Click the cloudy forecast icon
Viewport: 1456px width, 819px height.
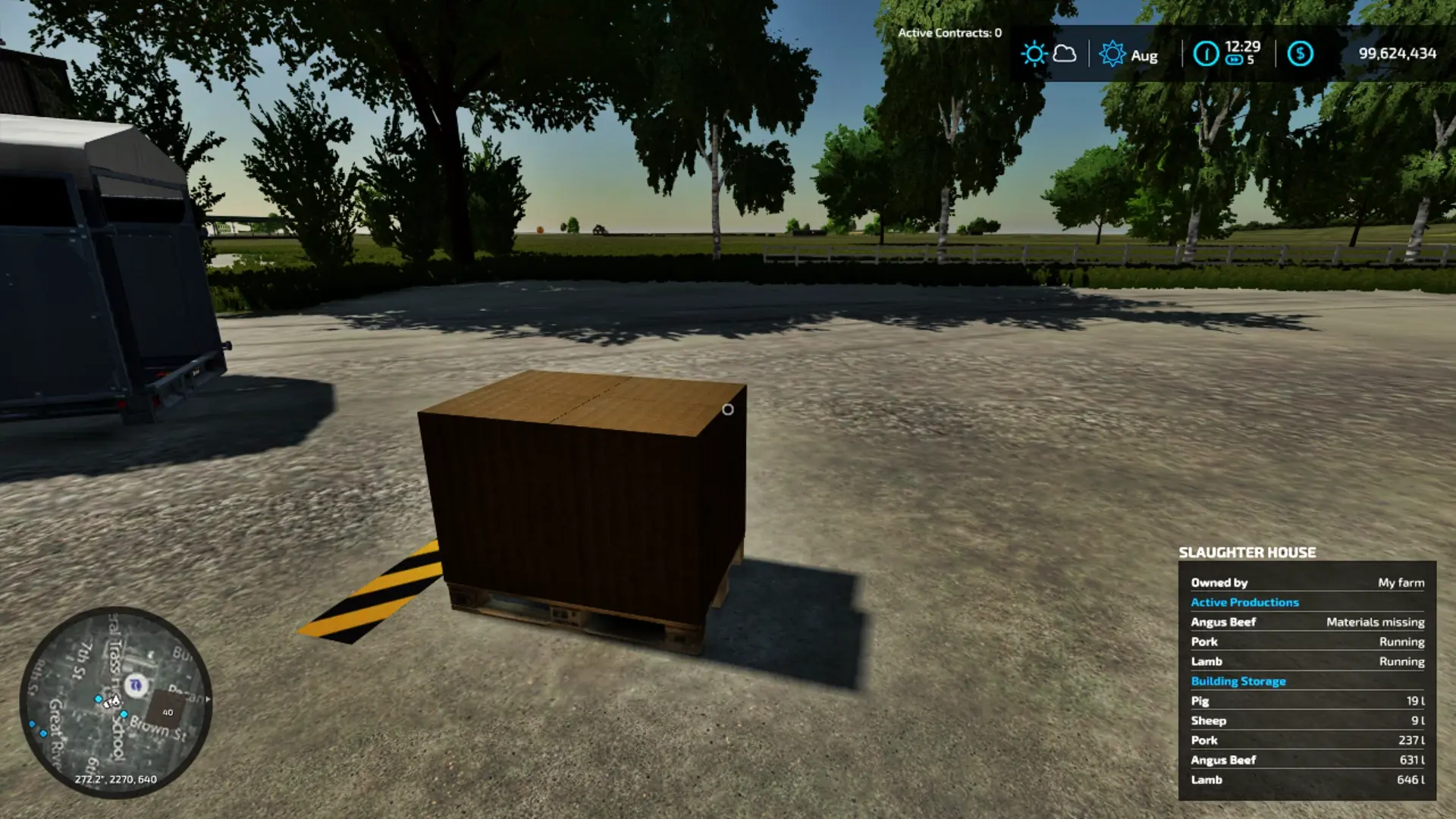tap(1065, 54)
